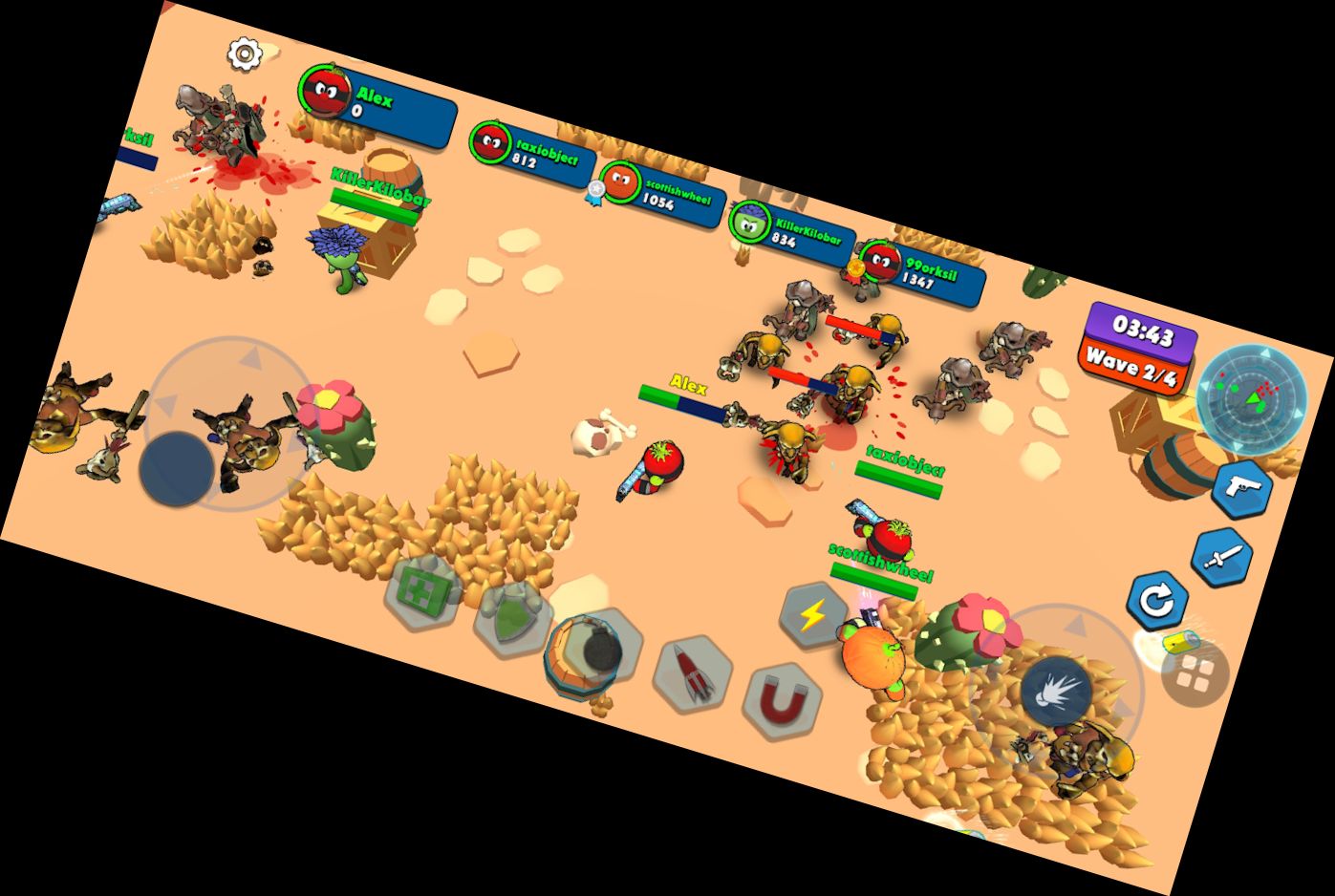Viewport: 1335px width, 896px height.
Task: Trigger the lightning bolt ability
Action: (x=812, y=616)
